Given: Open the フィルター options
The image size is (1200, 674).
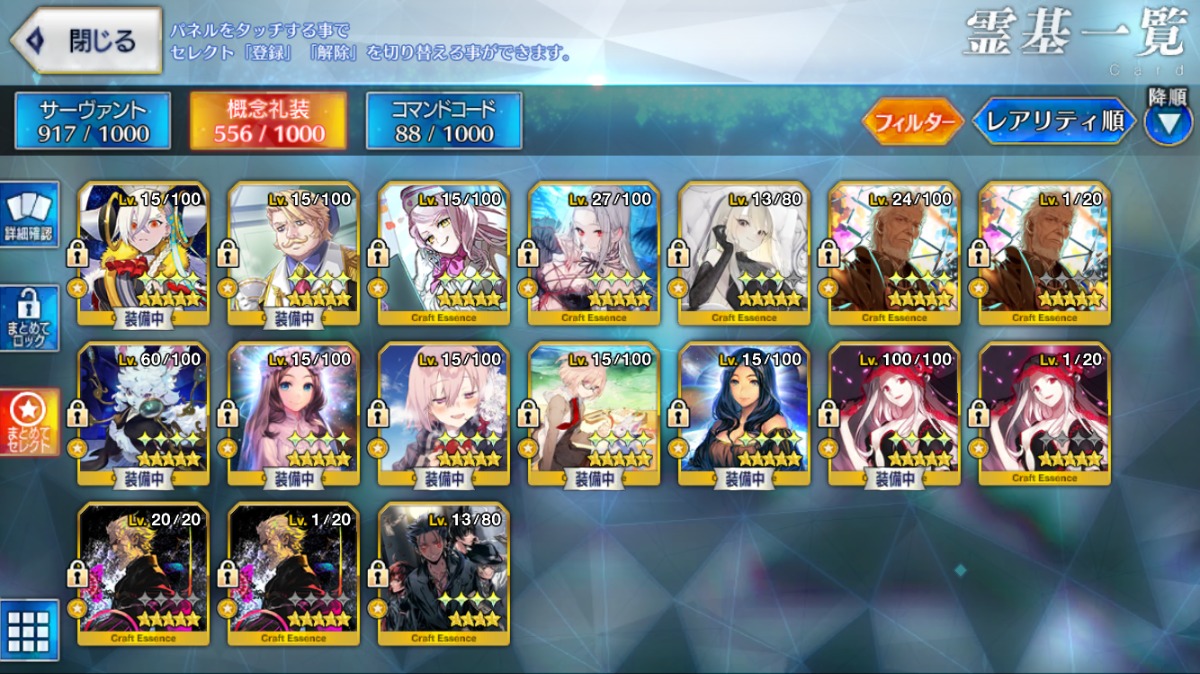Looking at the screenshot, I should pyautogui.click(x=912, y=122).
